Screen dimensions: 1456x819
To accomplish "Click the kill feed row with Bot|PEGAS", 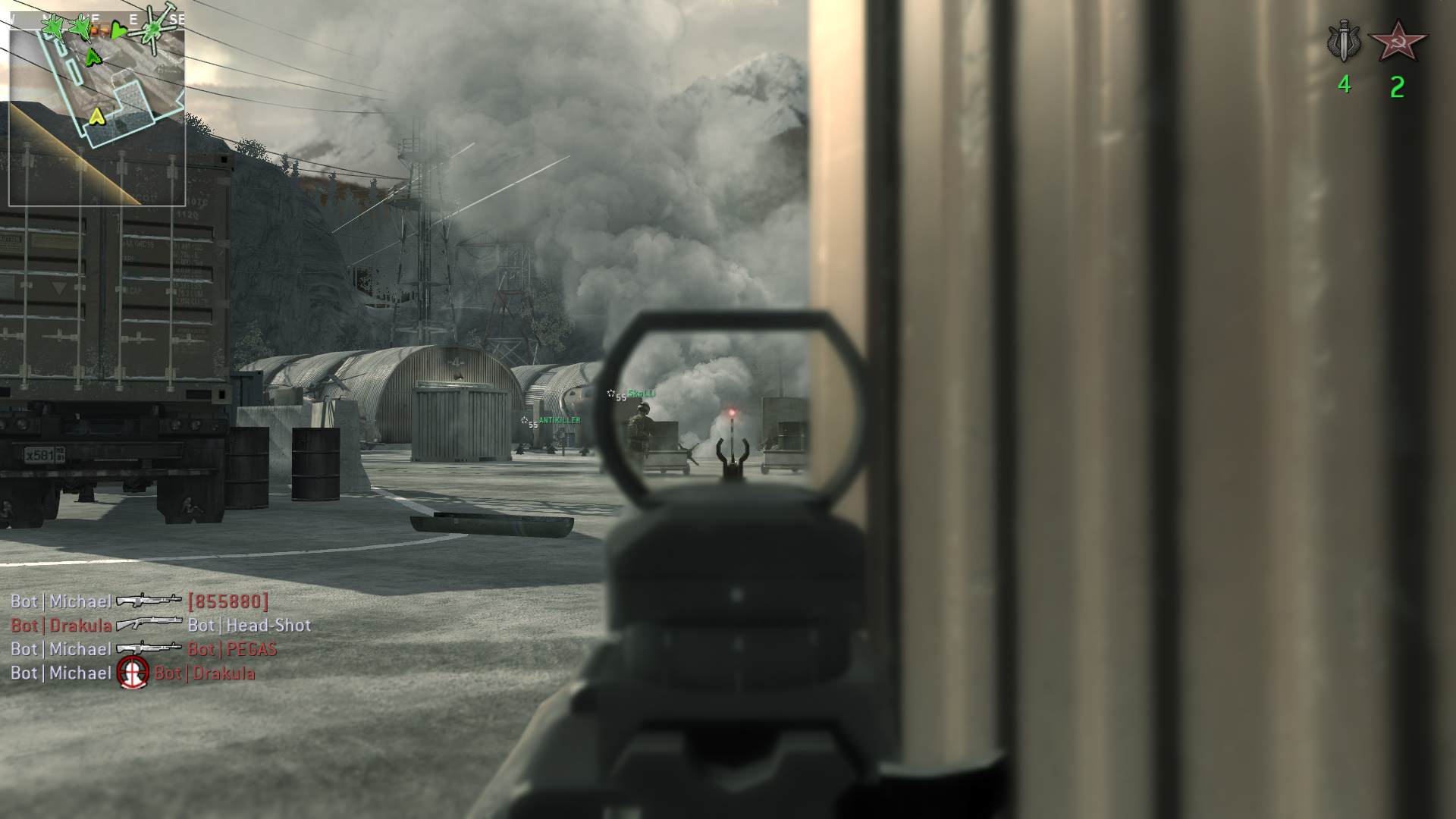I will 143,650.
